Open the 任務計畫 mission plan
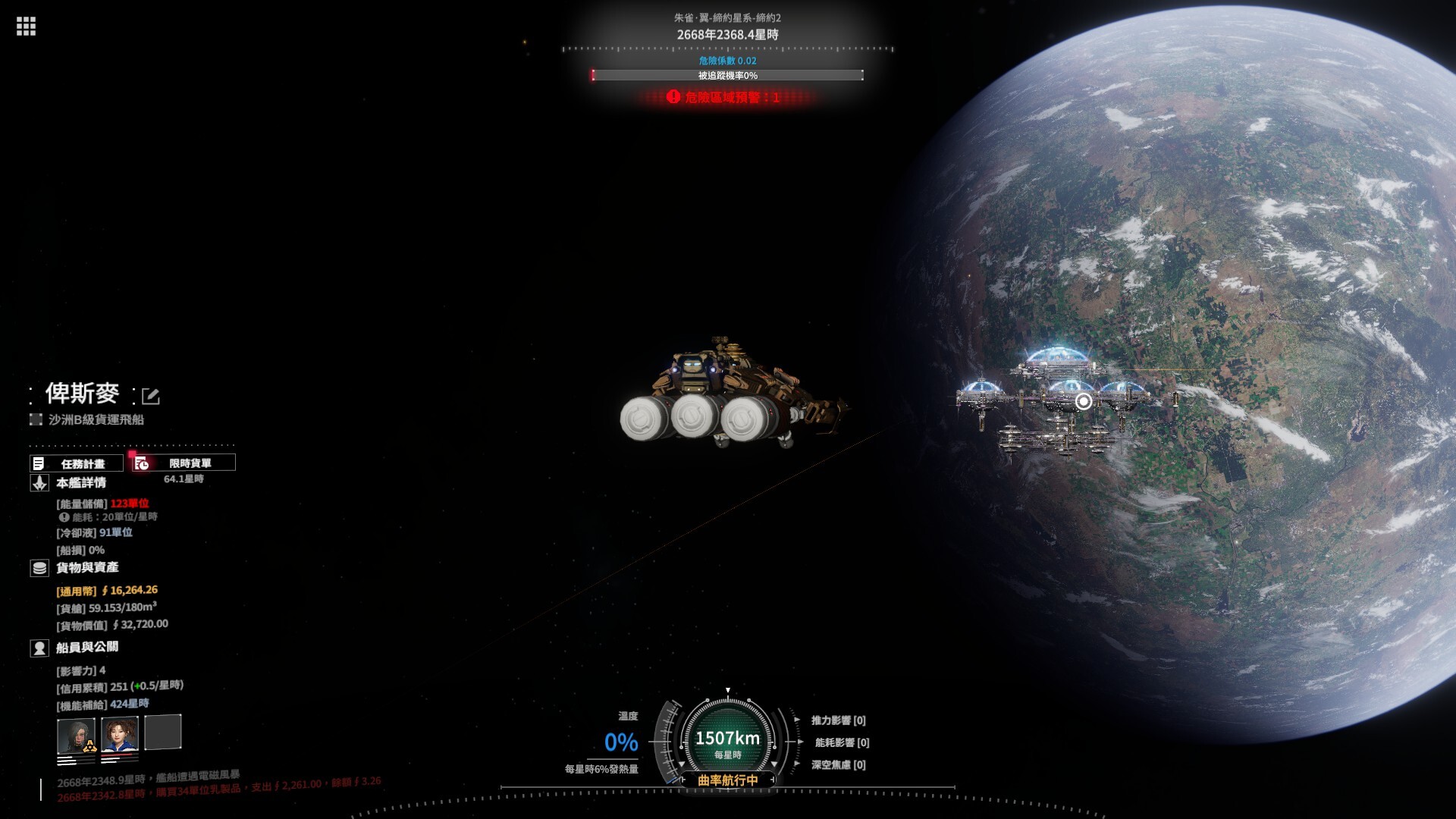This screenshot has height=819, width=1456. pyautogui.click(x=77, y=463)
